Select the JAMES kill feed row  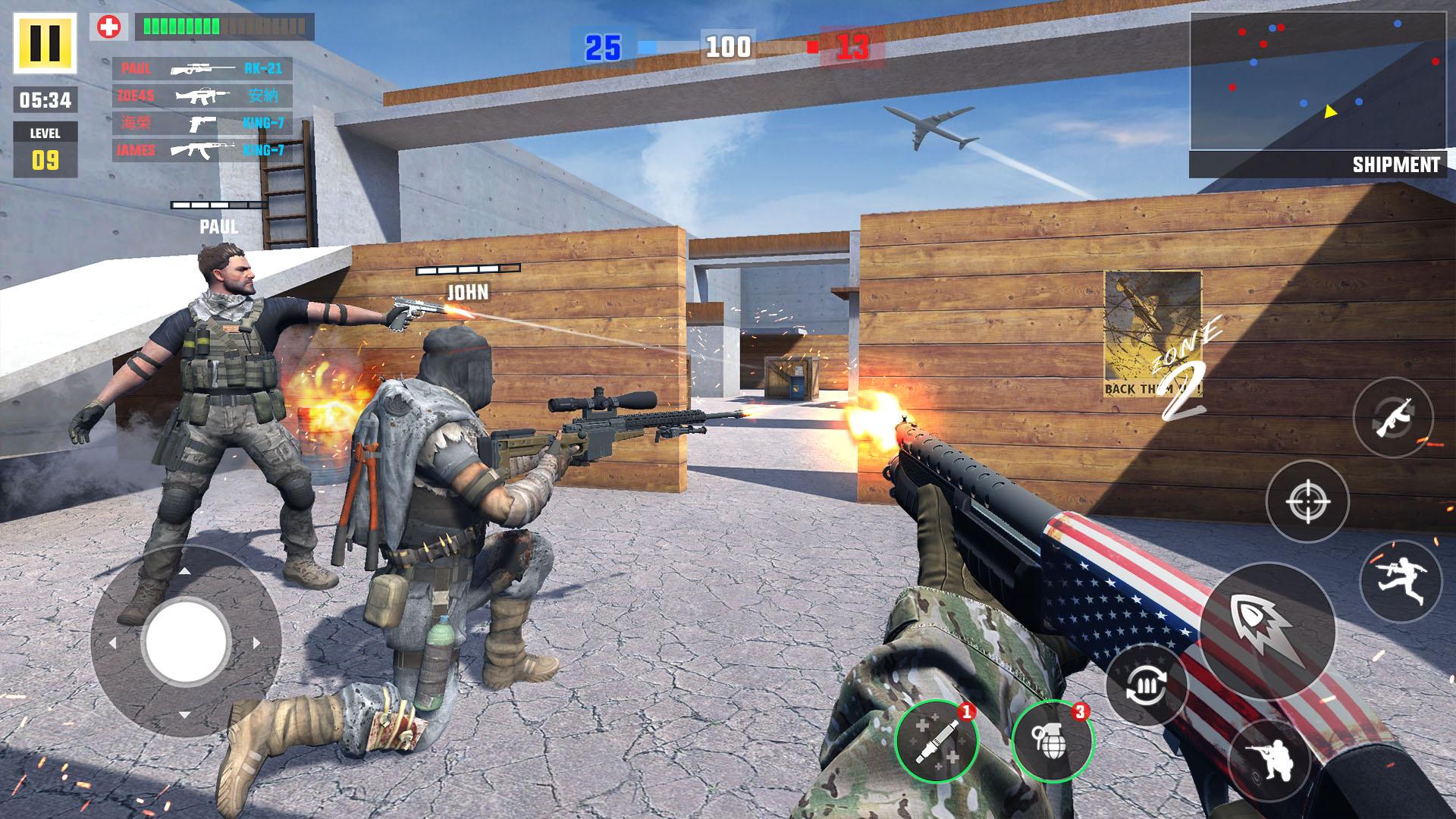(202, 150)
